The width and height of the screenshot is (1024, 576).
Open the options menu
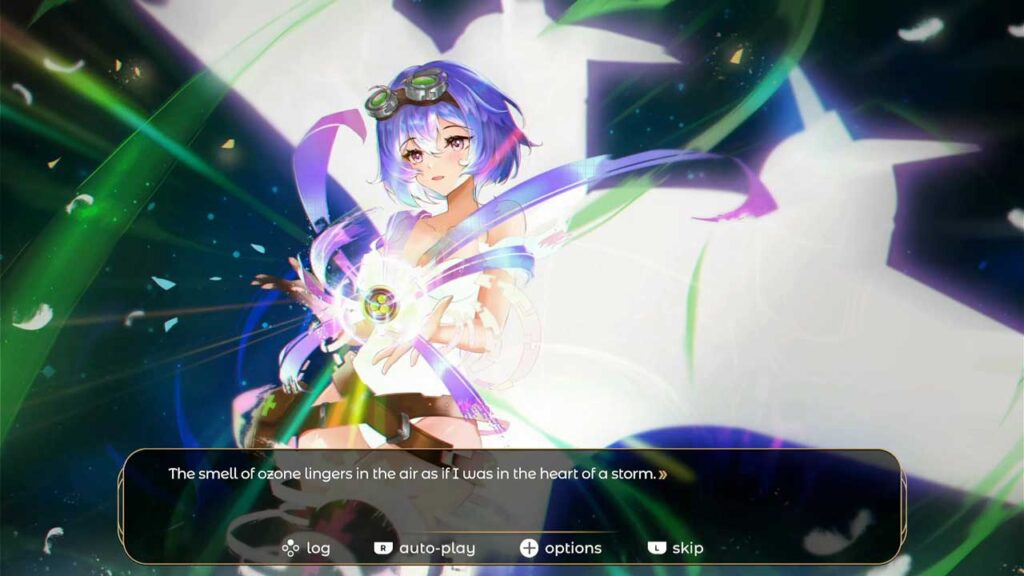pyautogui.click(x=561, y=548)
